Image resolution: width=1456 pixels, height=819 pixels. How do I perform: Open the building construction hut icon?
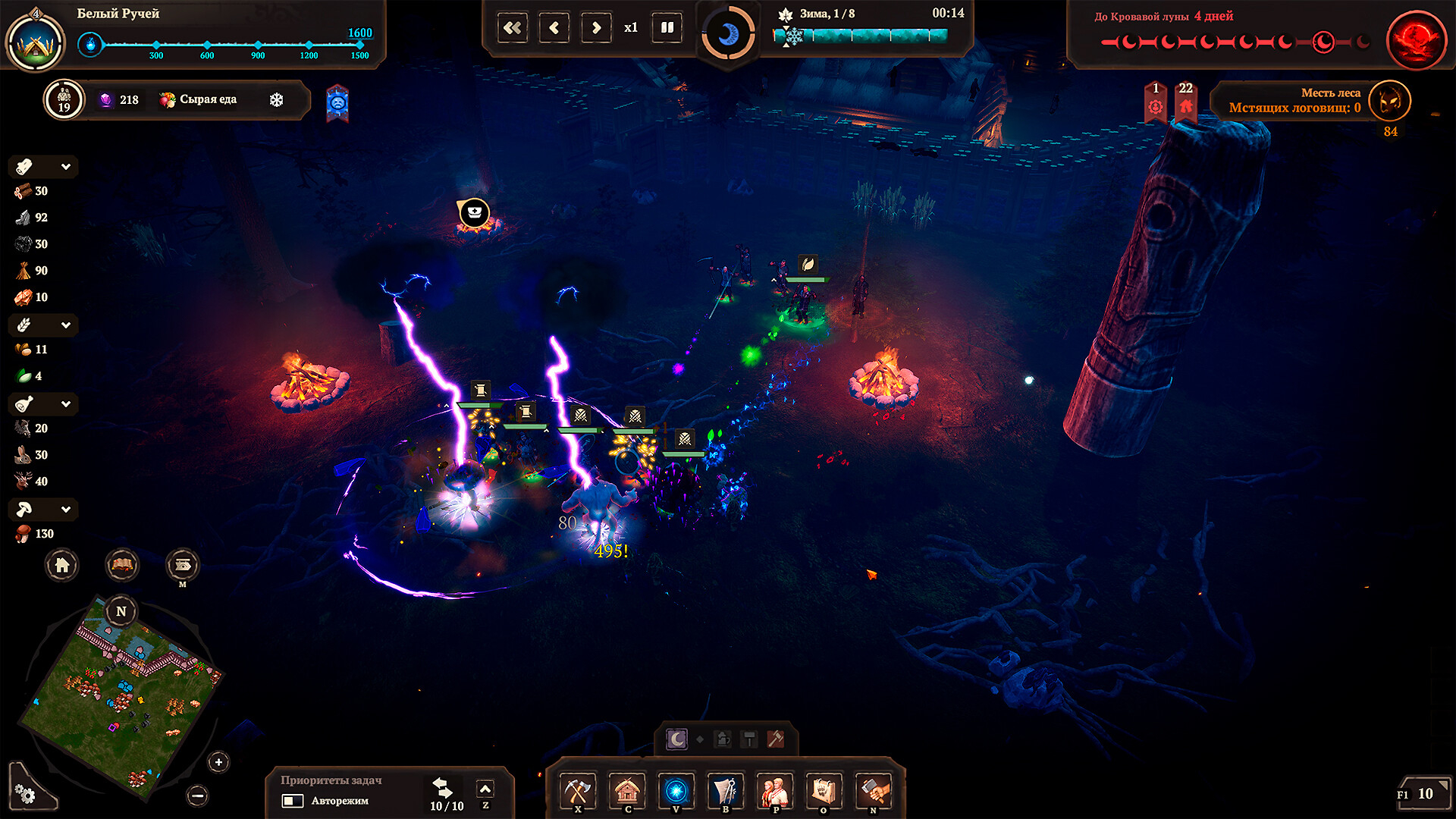coord(627,791)
